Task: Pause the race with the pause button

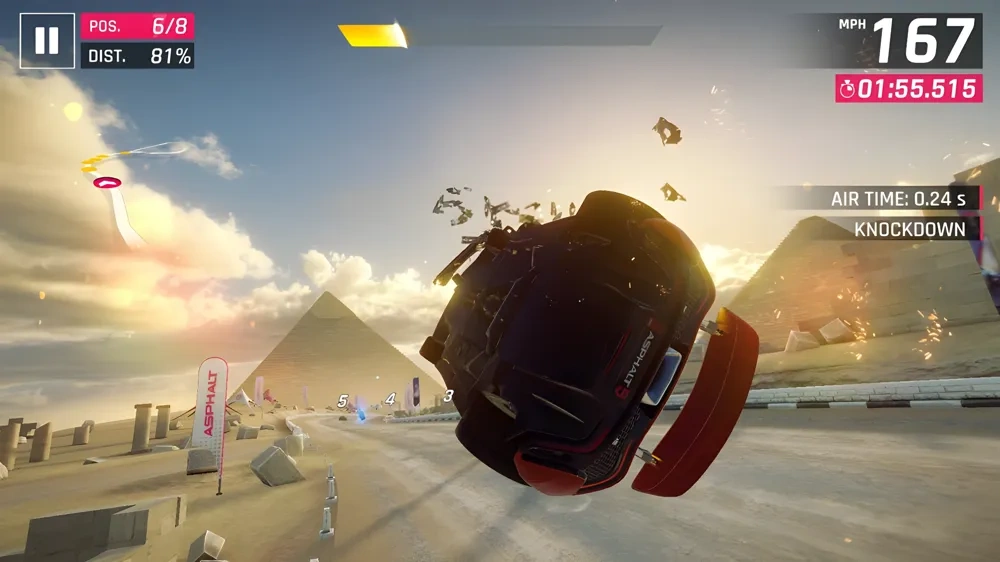Action: click(47, 40)
